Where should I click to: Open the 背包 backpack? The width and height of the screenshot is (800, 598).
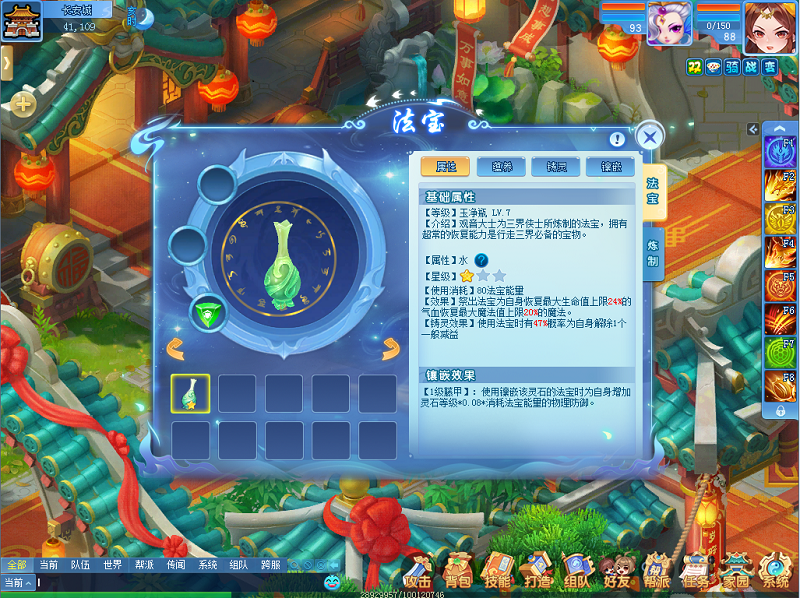(458, 574)
